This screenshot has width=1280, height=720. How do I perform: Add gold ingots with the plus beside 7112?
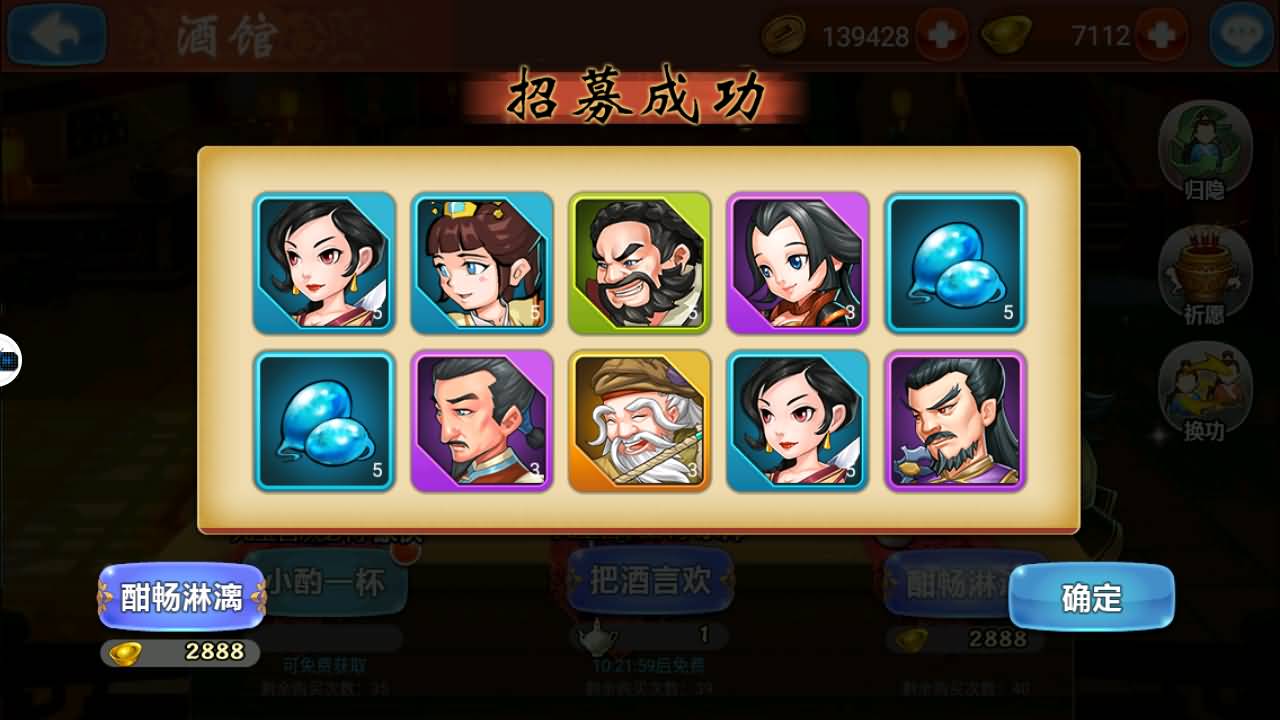1162,36
